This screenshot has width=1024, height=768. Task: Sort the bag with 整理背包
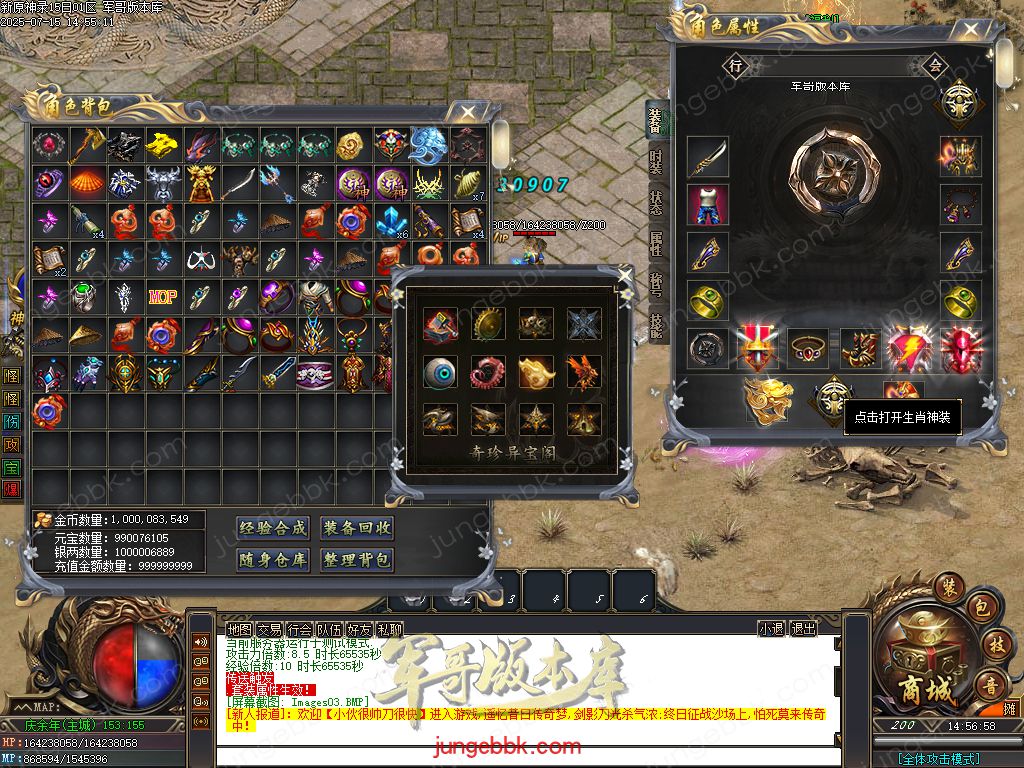357,560
